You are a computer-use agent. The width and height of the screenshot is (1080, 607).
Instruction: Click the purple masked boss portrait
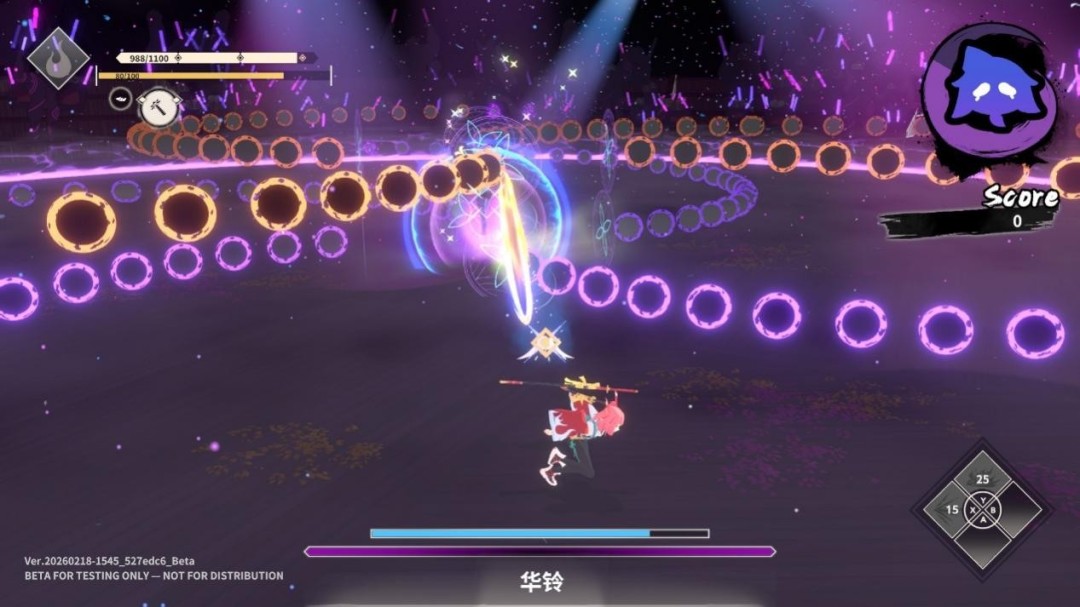tap(987, 89)
